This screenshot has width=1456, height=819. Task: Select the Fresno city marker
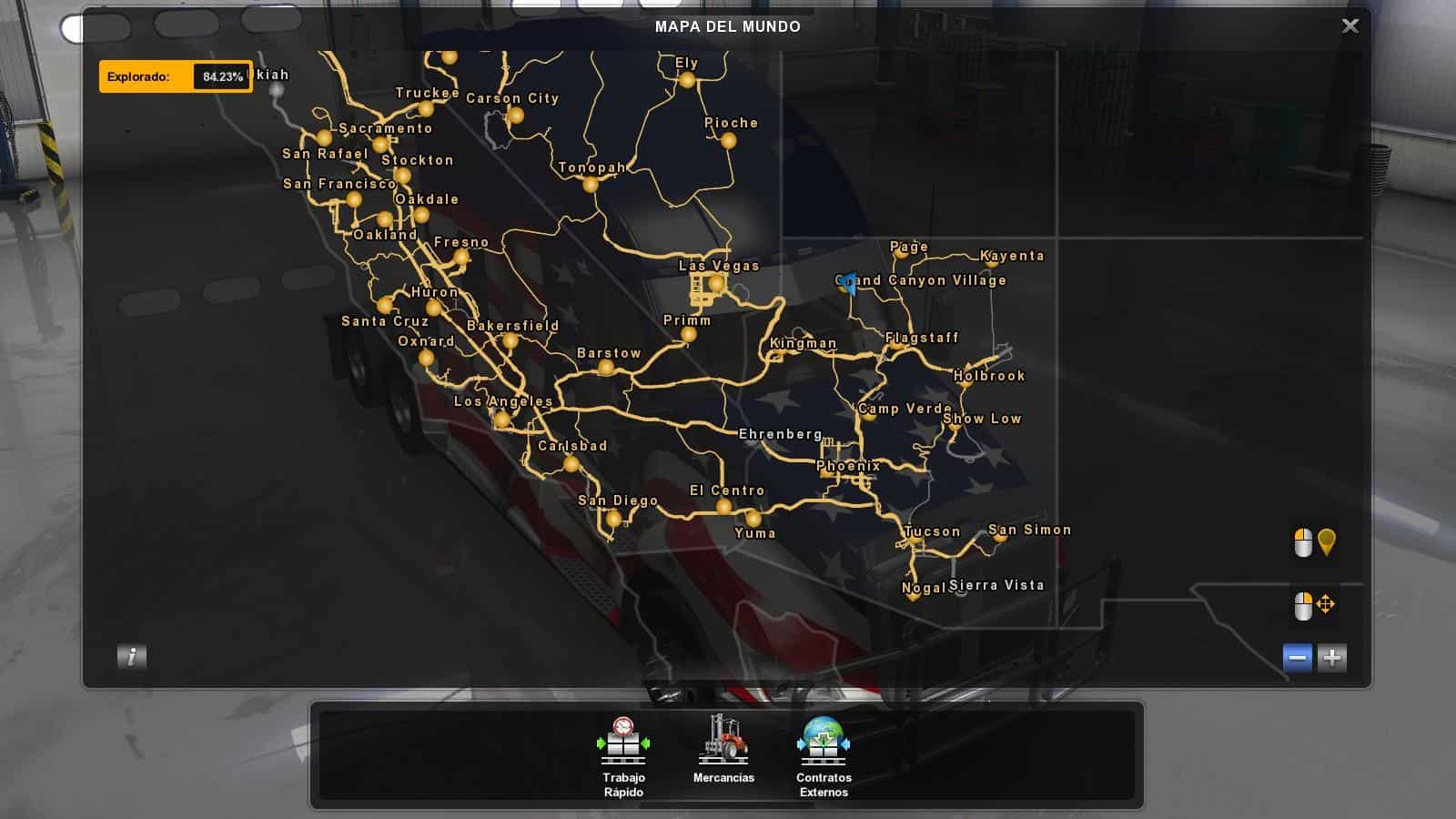tap(462, 258)
